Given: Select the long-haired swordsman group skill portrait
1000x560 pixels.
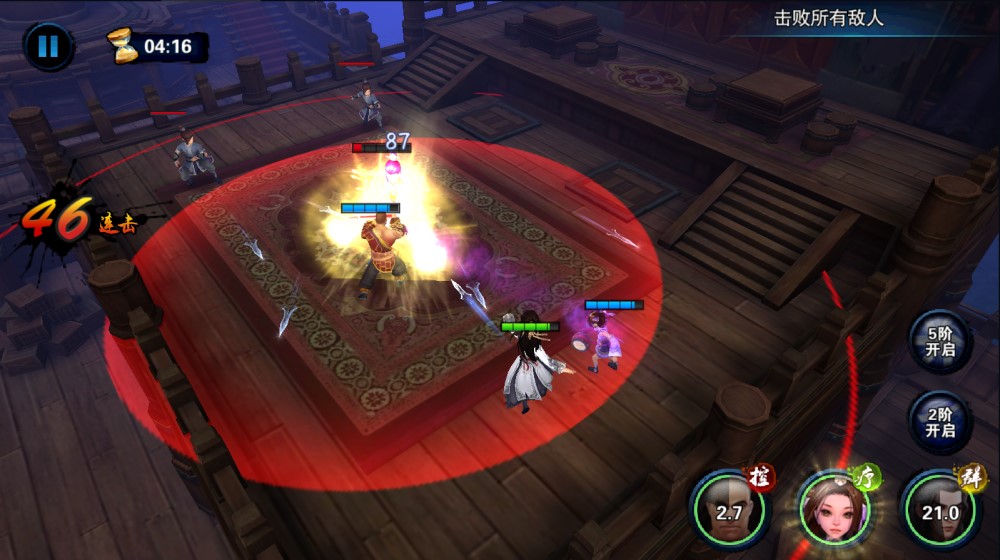Looking at the screenshot, I should (939, 510).
